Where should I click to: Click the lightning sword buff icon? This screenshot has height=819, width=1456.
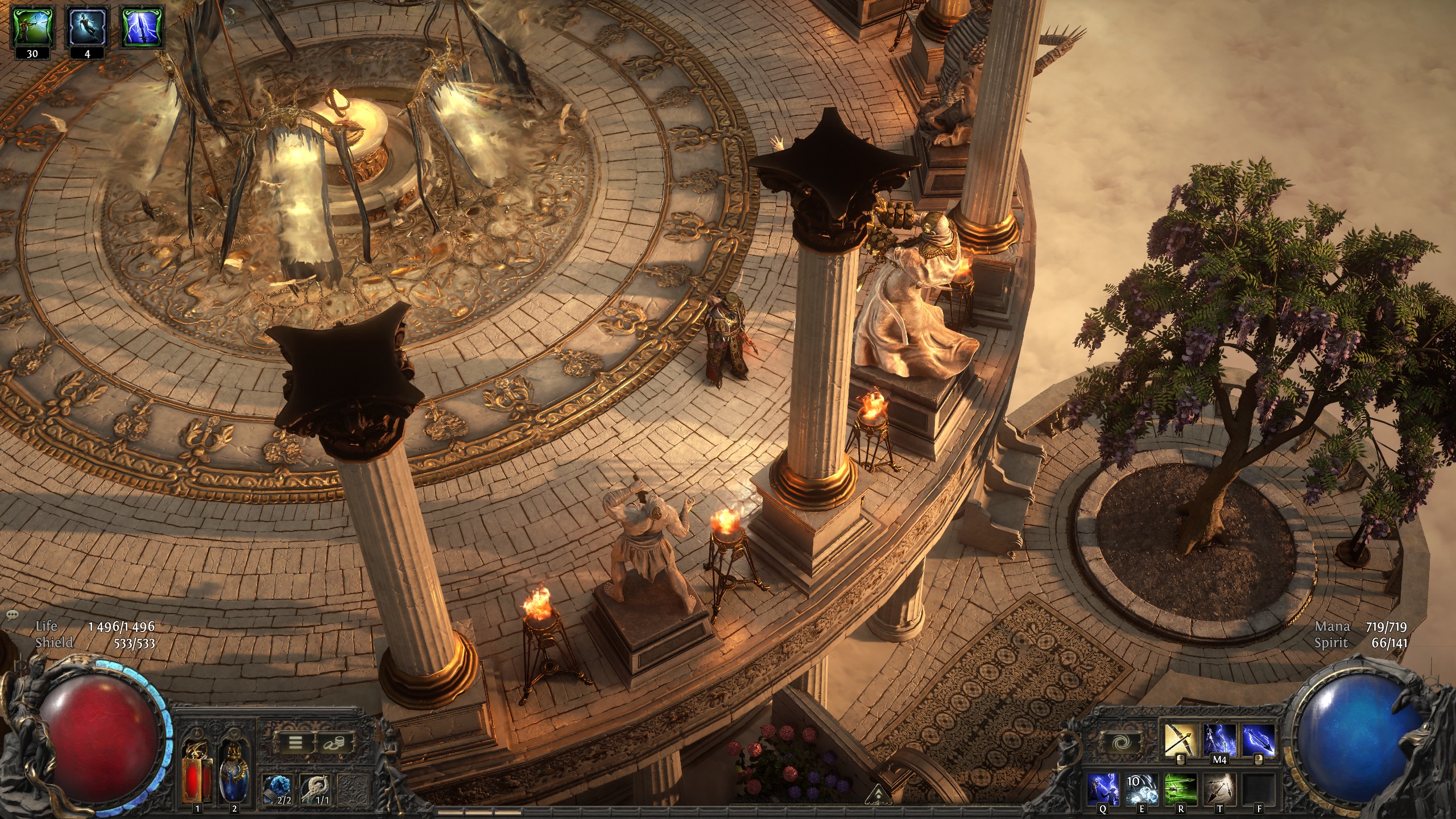coord(142,26)
